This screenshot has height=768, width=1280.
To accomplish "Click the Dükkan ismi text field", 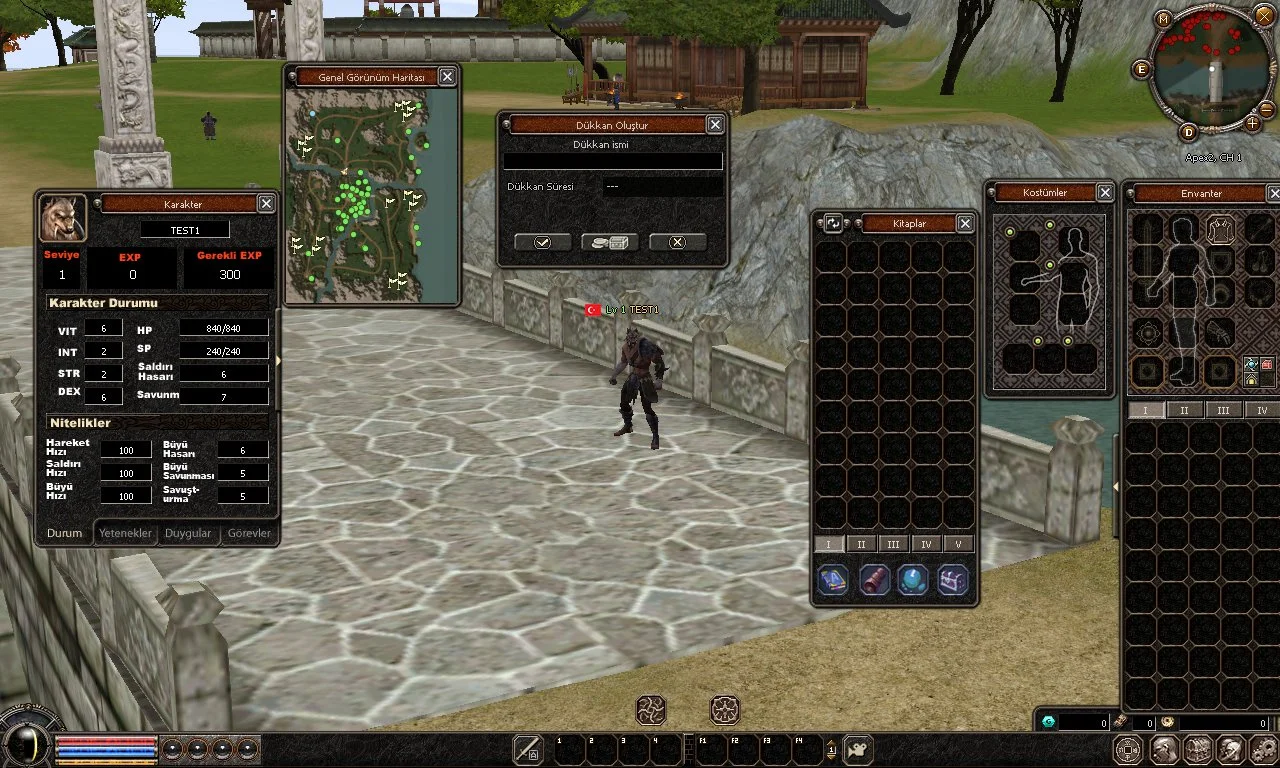I will point(612,161).
